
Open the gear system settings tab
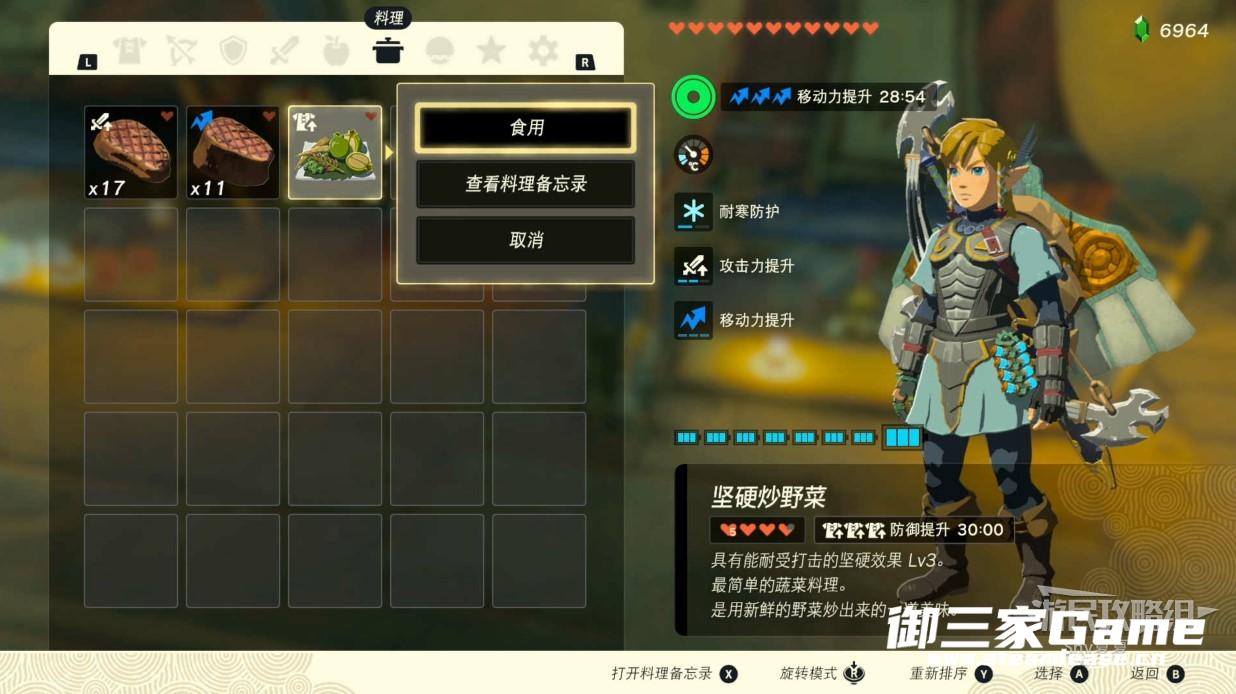543,50
